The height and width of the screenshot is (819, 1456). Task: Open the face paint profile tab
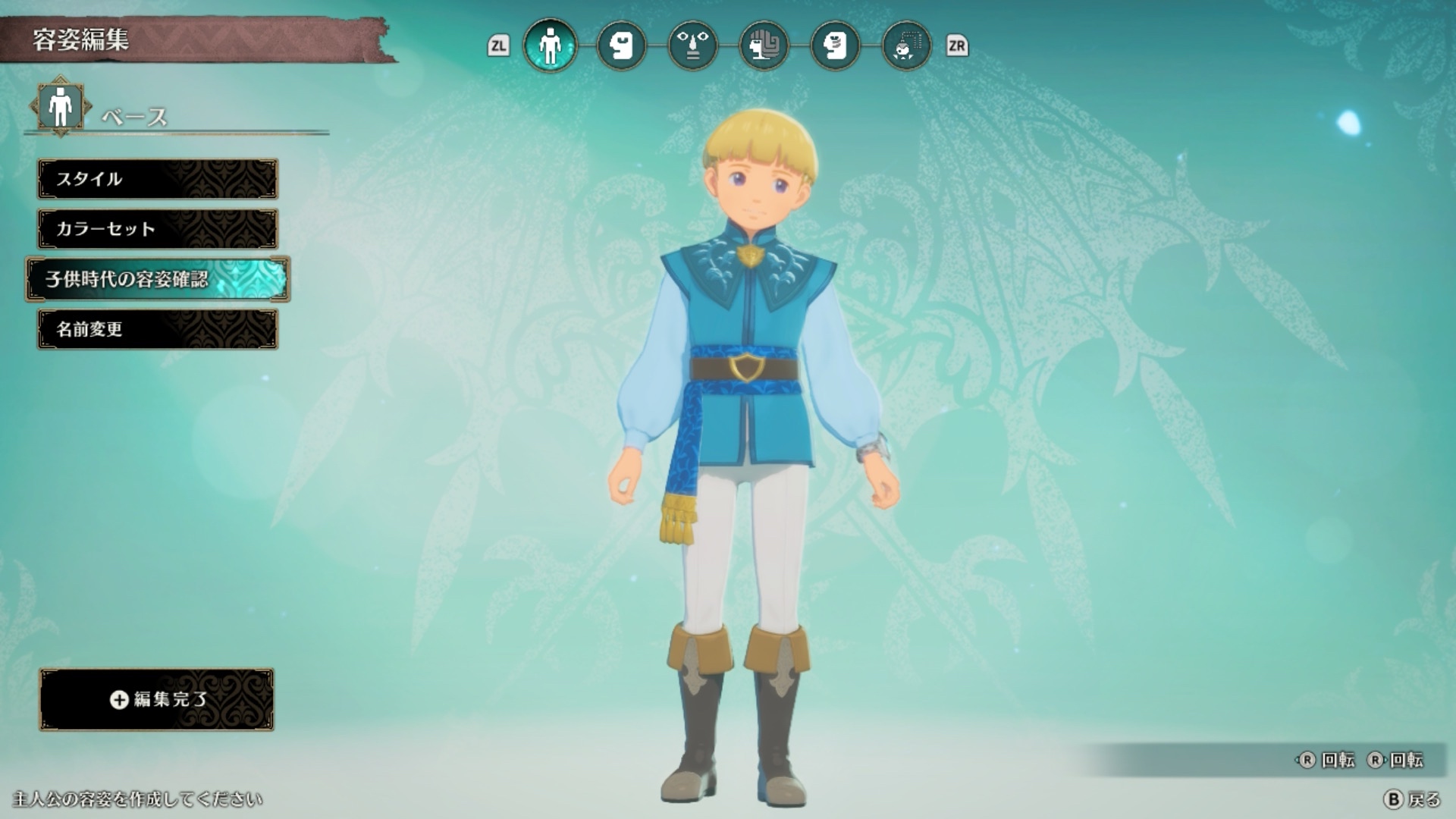coord(835,46)
